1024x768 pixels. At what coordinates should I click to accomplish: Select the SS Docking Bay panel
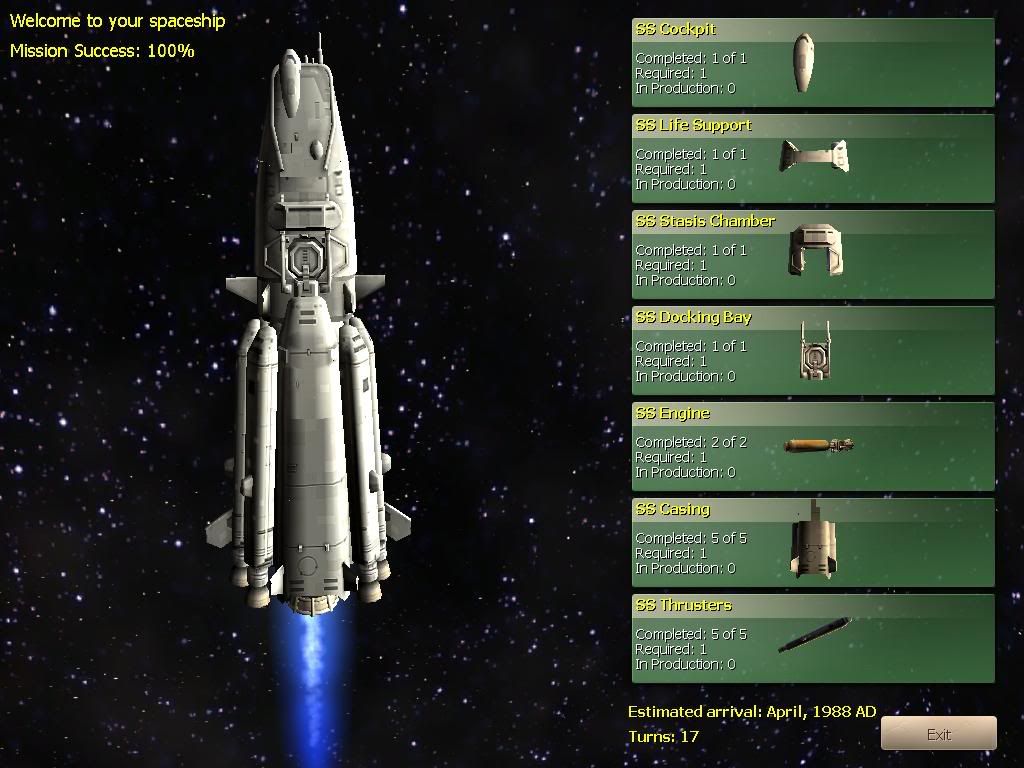[813, 350]
